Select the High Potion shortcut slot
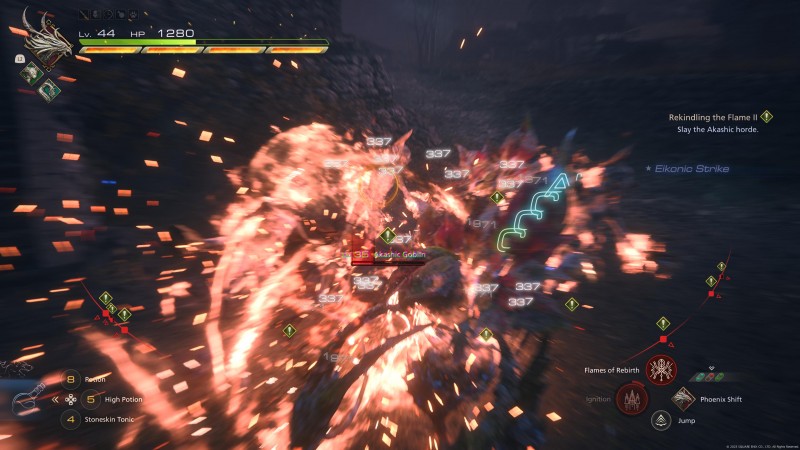Viewport: 800px width, 450px height. (x=71, y=399)
